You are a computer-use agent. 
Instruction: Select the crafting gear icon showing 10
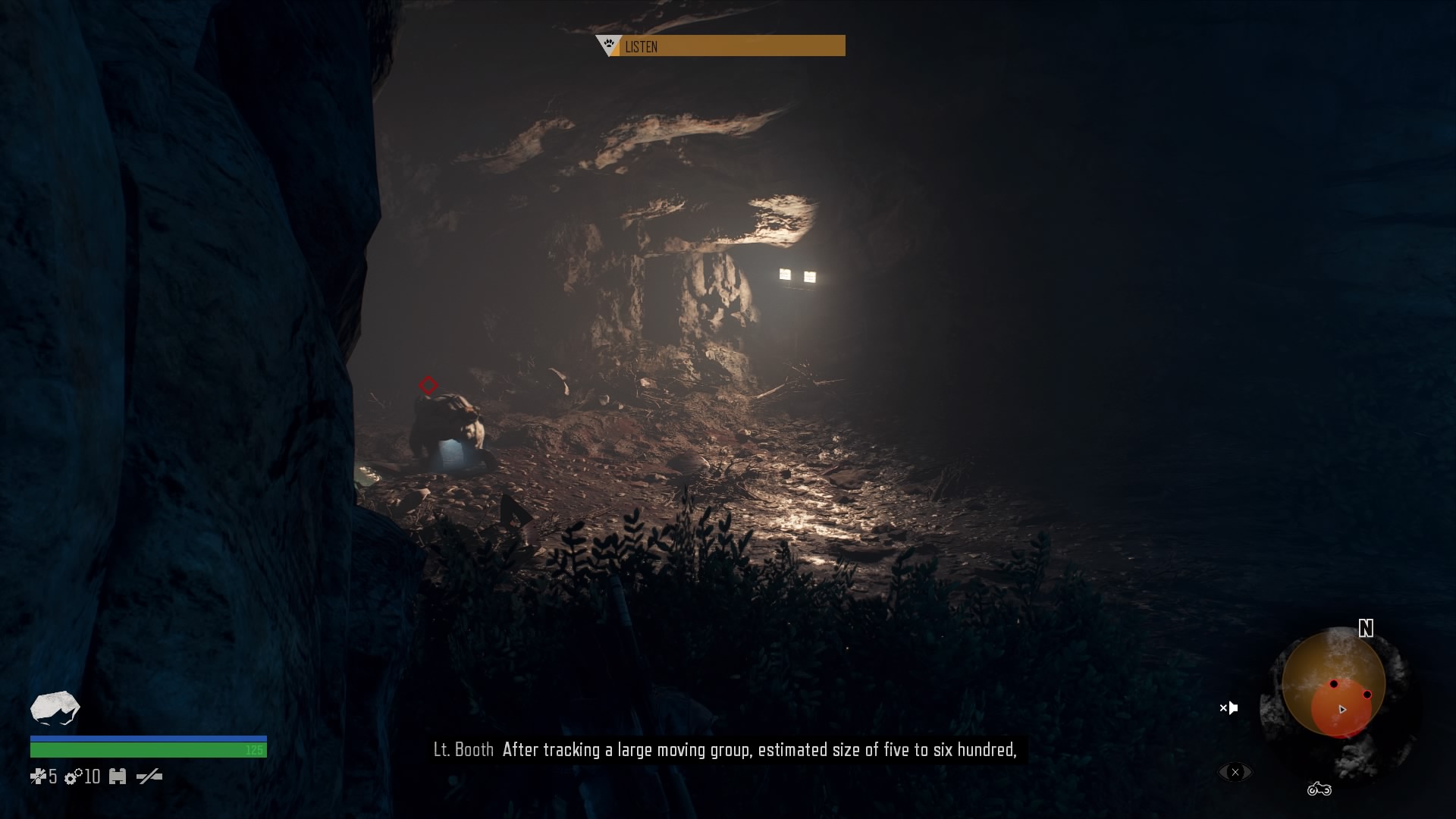pos(73,777)
